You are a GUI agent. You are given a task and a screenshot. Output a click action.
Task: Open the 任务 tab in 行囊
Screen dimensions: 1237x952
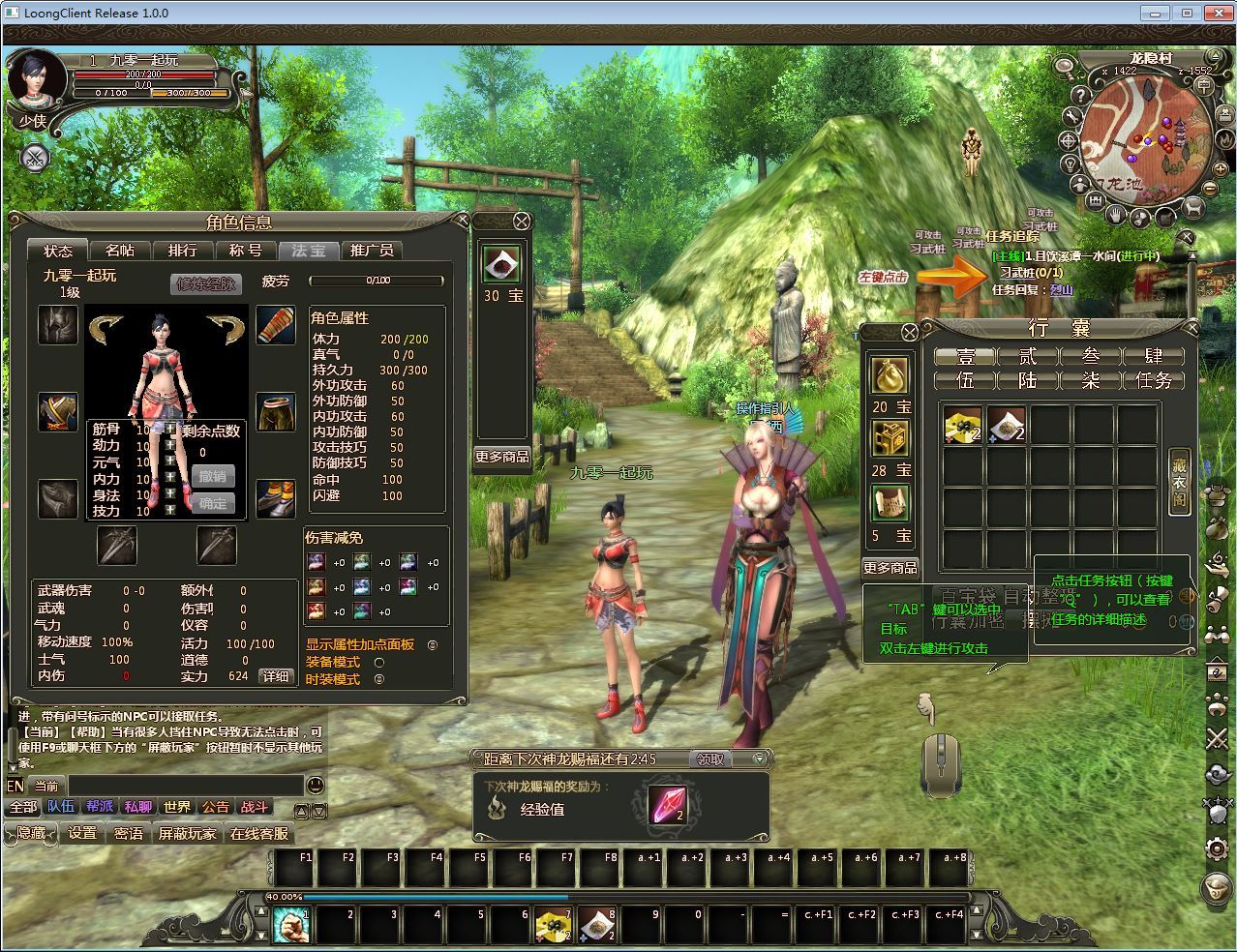point(1154,380)
